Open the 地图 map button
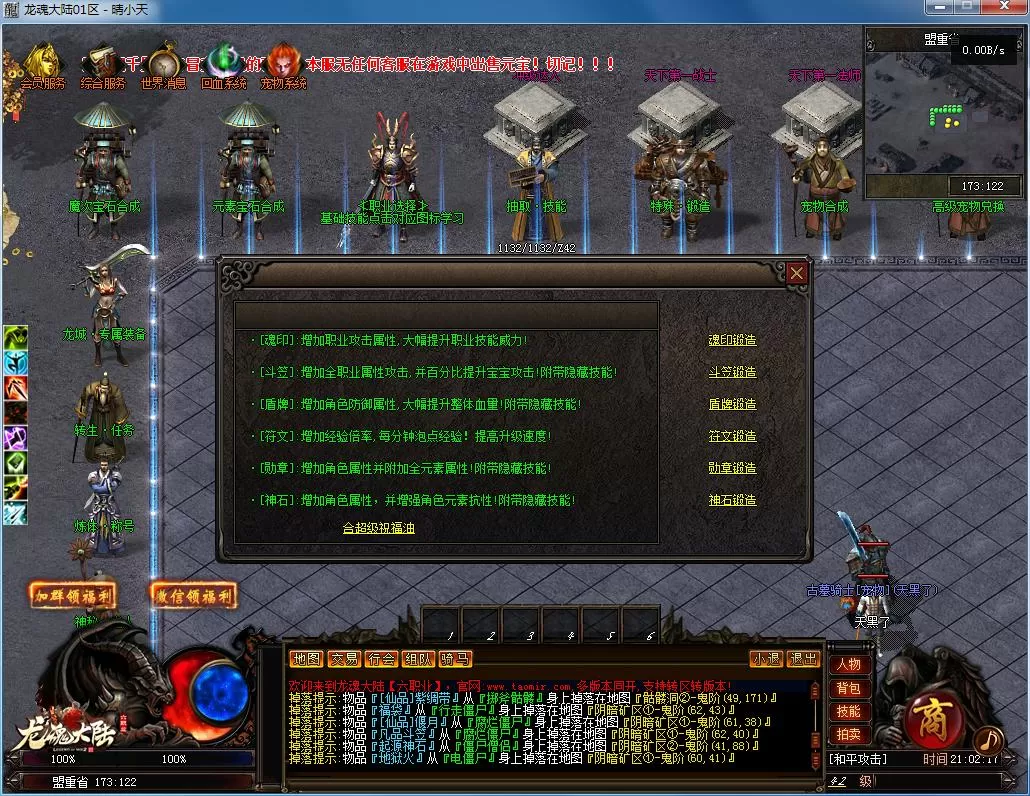The image size is (1030, 796). [x=306, y=659]
